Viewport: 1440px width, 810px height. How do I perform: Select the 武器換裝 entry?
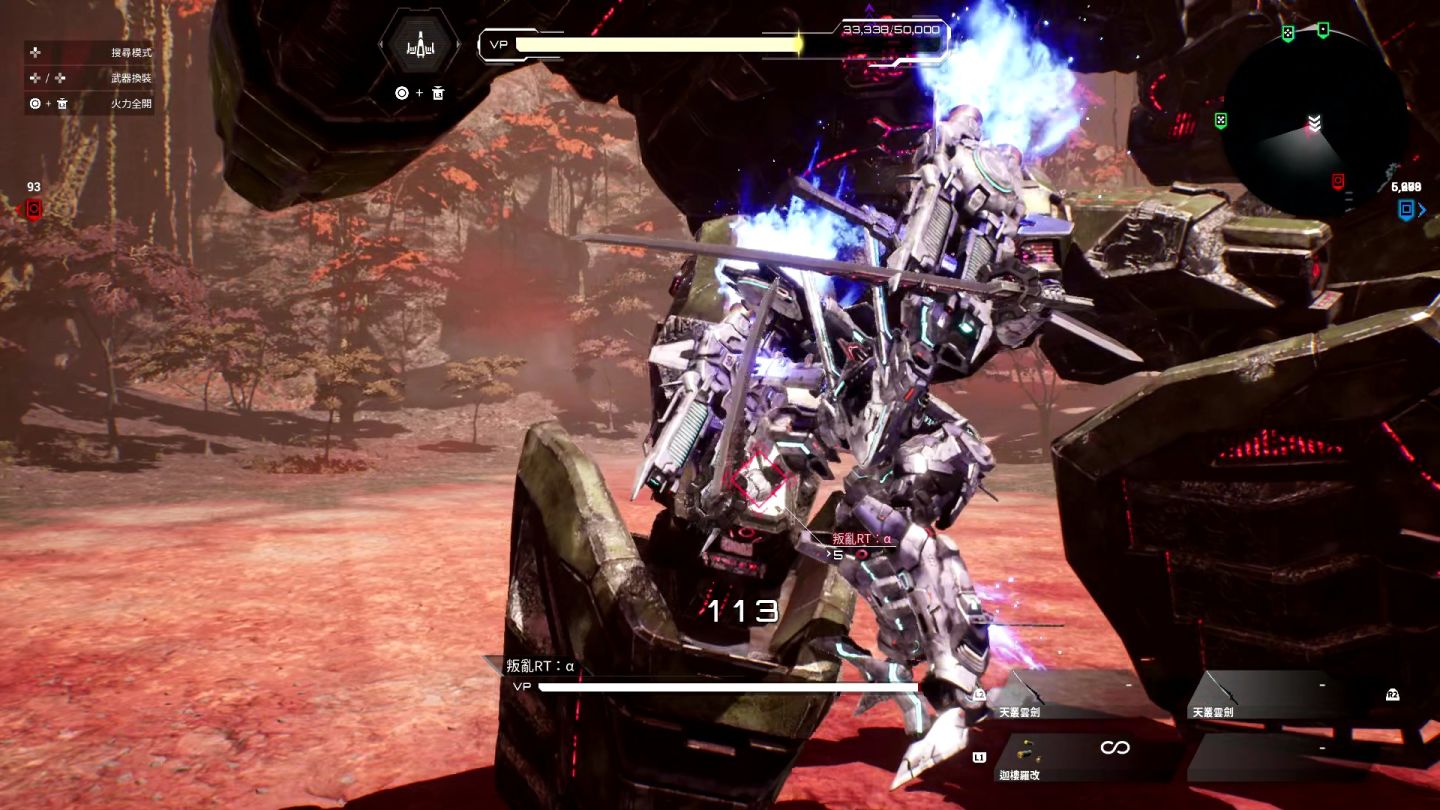[89, 78]
